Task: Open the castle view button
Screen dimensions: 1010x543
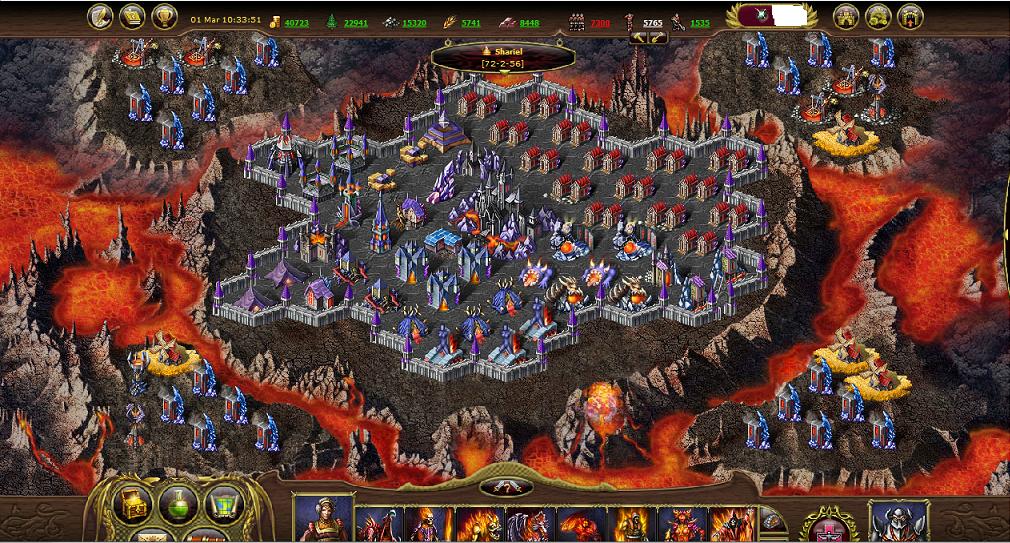Action: tap(846, 17)
